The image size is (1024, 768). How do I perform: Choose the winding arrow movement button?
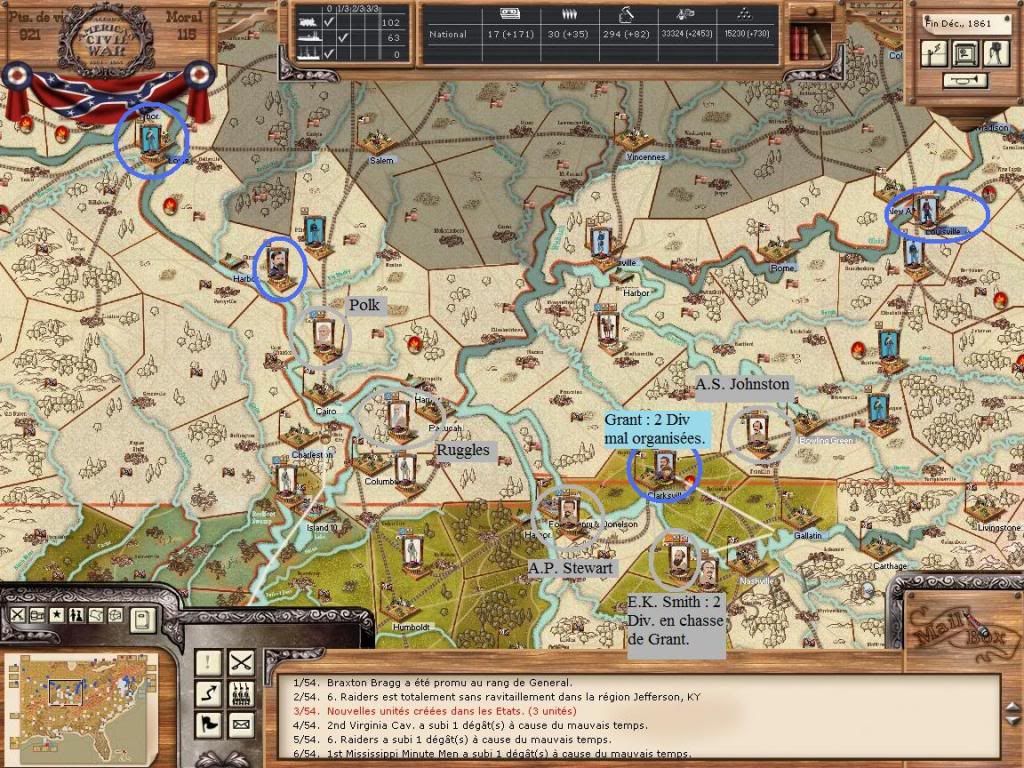(209, 692)
